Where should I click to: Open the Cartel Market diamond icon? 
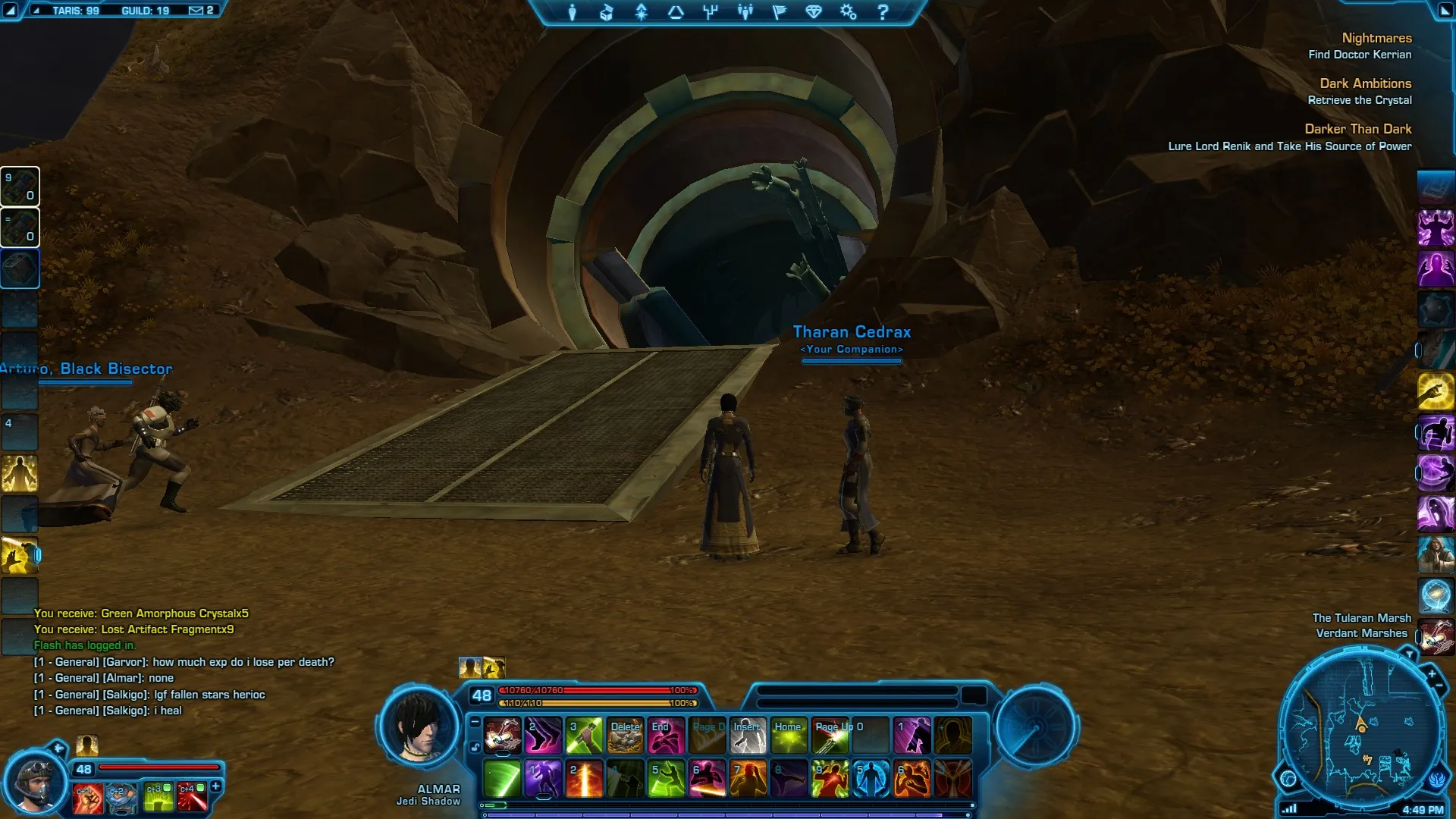coord(814,12)
